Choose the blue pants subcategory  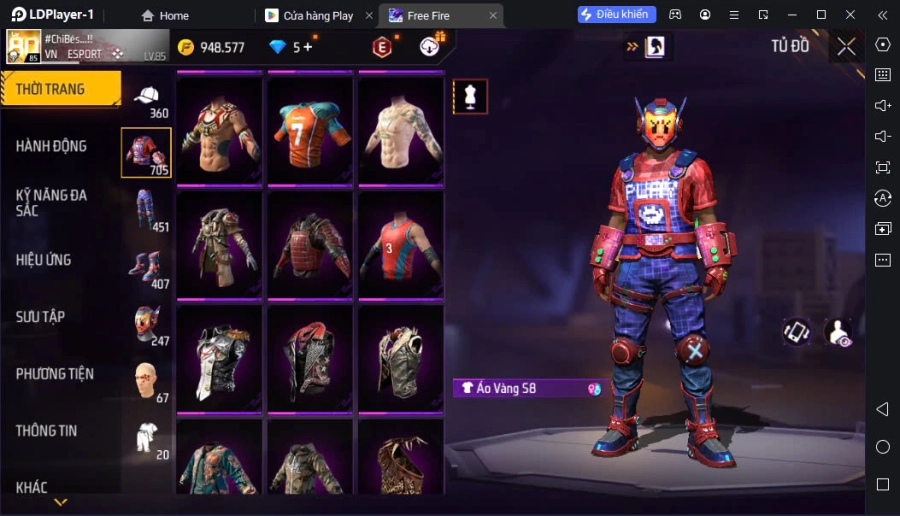[x=147, y=210]
